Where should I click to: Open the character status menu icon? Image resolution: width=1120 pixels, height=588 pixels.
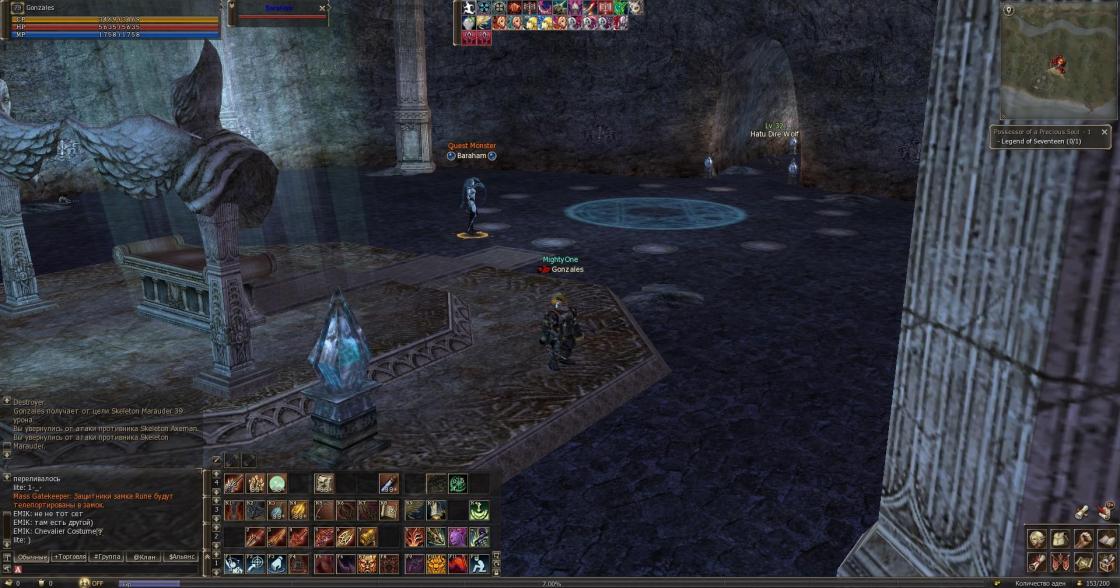tap(1036, 540)
